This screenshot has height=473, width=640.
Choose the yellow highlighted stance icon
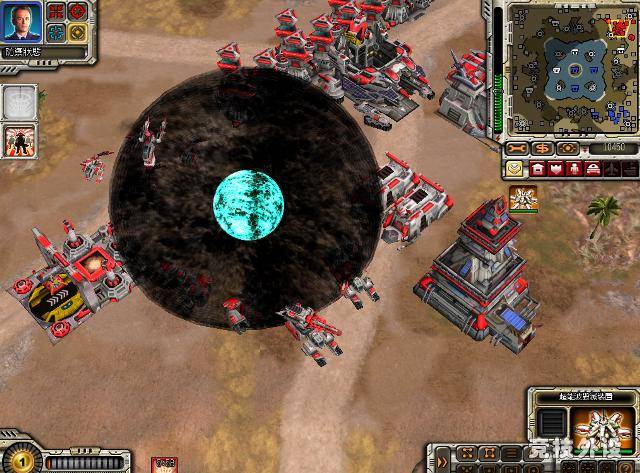(78, 32)
